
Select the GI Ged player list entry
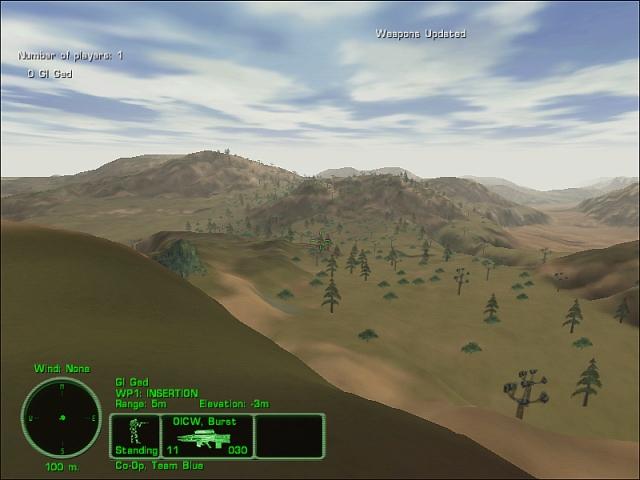point(50,73)
